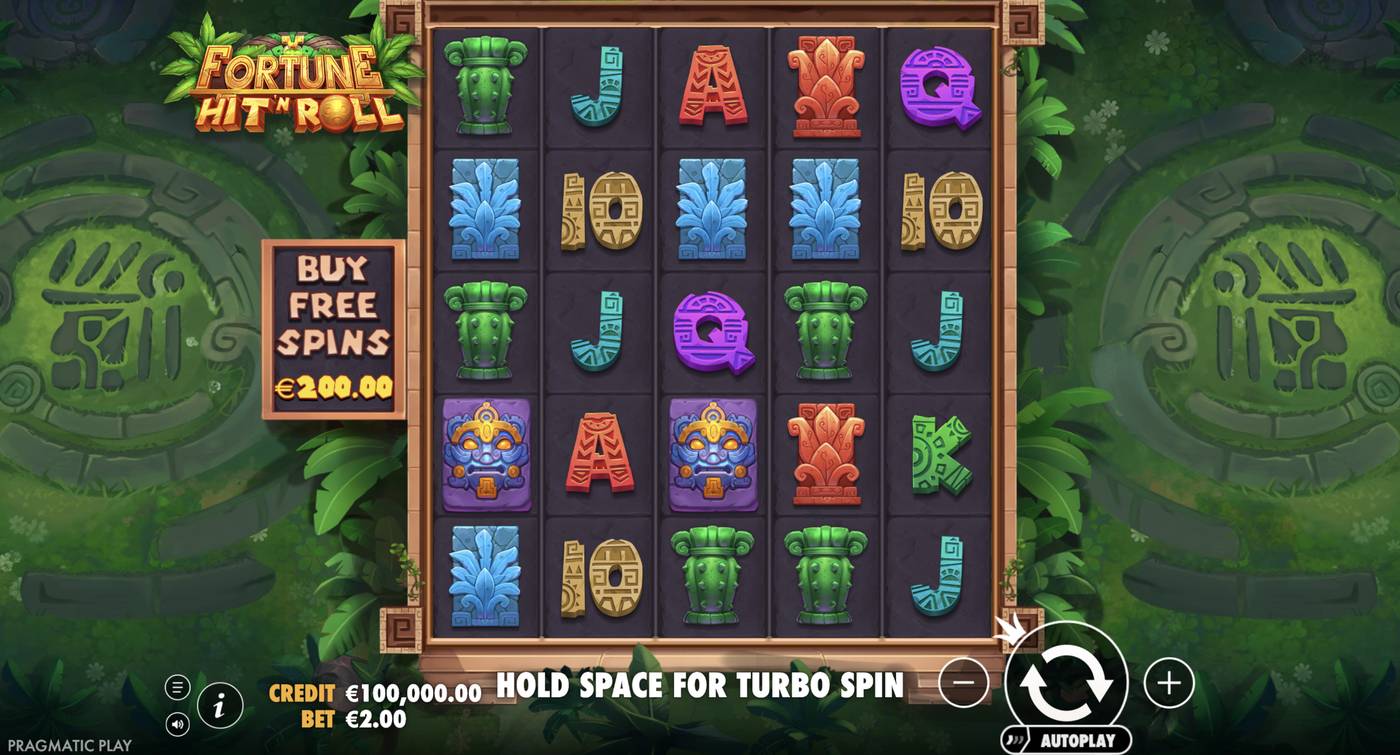Screen dimensions: 1400x755
Task: Click the Fortune Hit'n Roll logo
Action: tap(290, 80)
